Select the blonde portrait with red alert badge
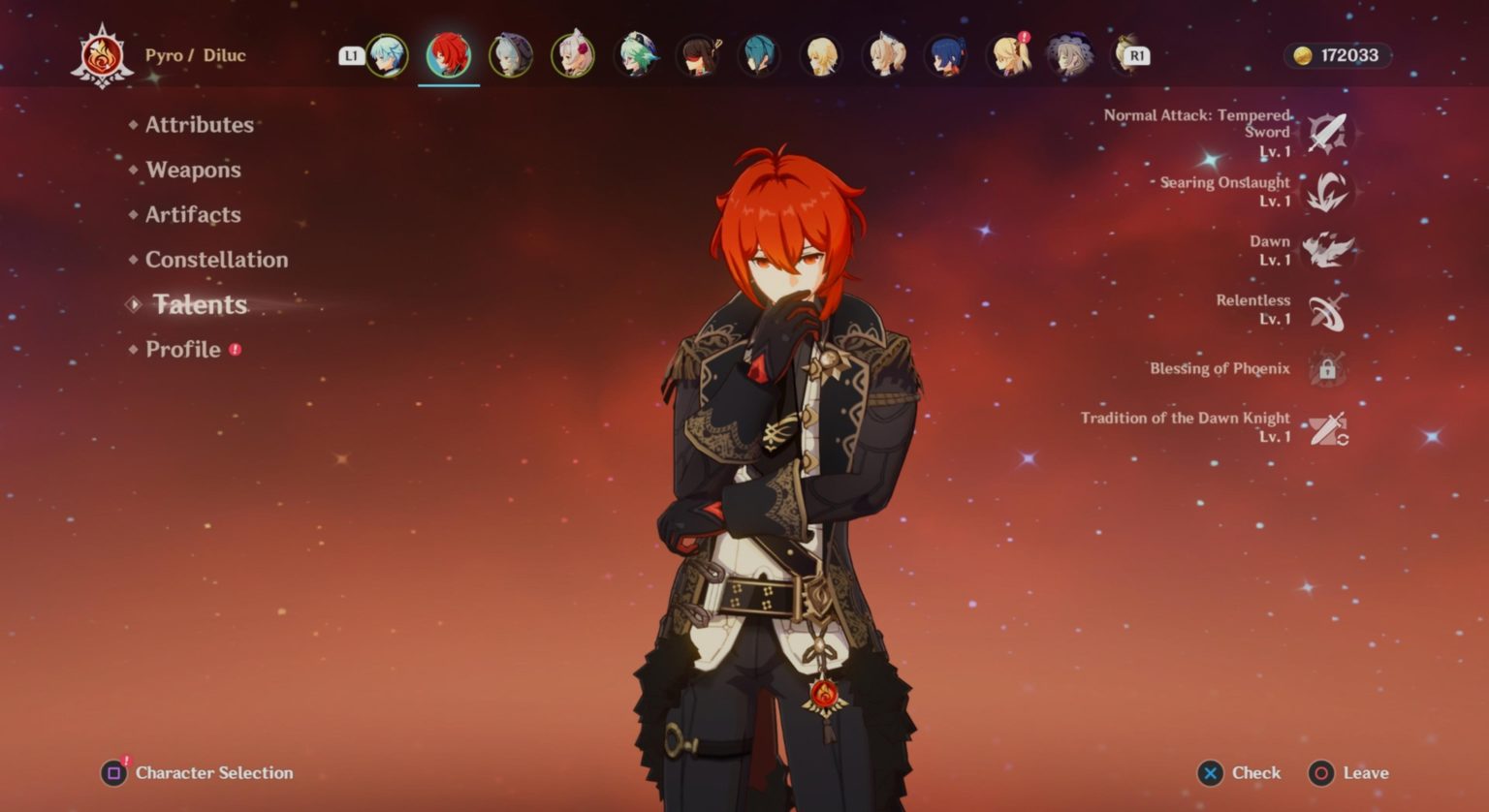This screenshot has width=1489, height=812. click(1008, 56)
